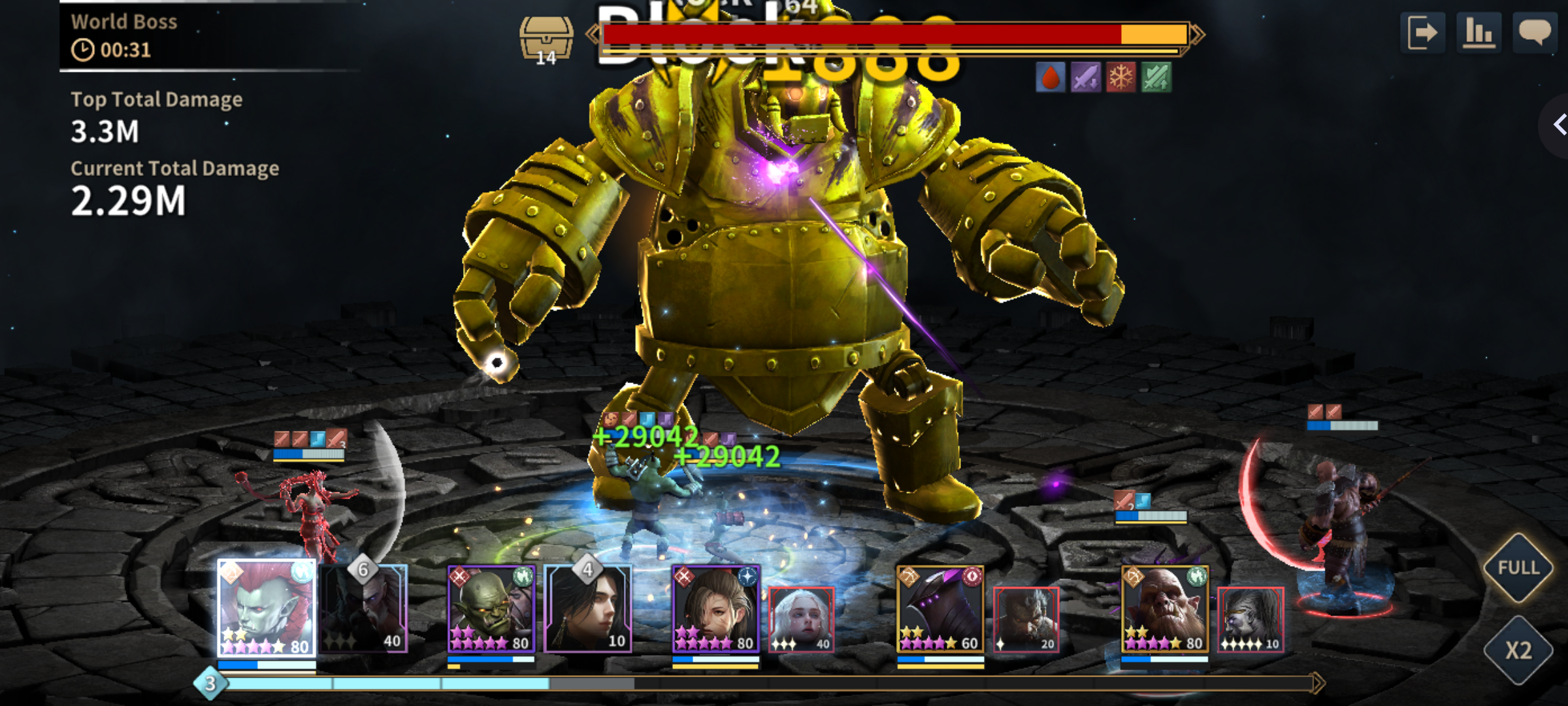Image resolution: width=1568 pixels, height=706 pixels.
Task: Activate the dark-haired skill card costing 4
Action: [x=588, y=609]
